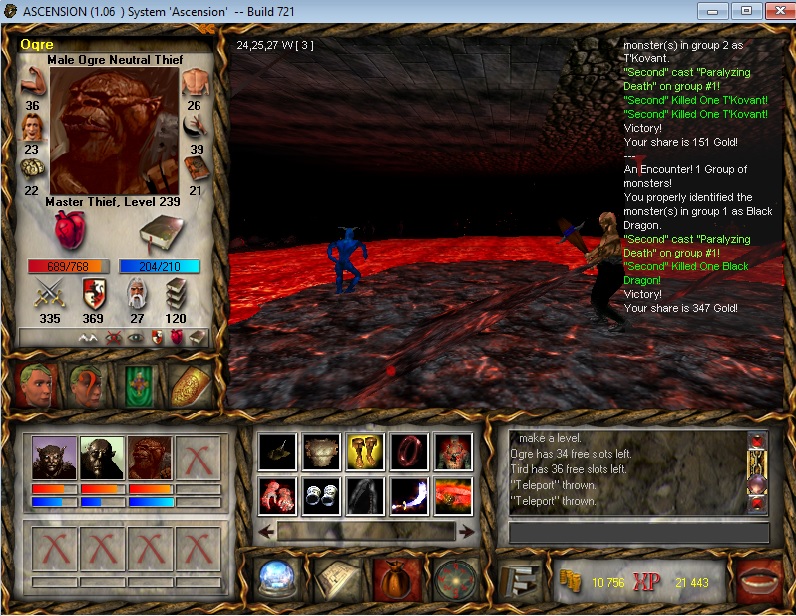The height and width of the screenshot is (616, 796).
Task: Close the Ascension game window
Action: coord(776,11)
